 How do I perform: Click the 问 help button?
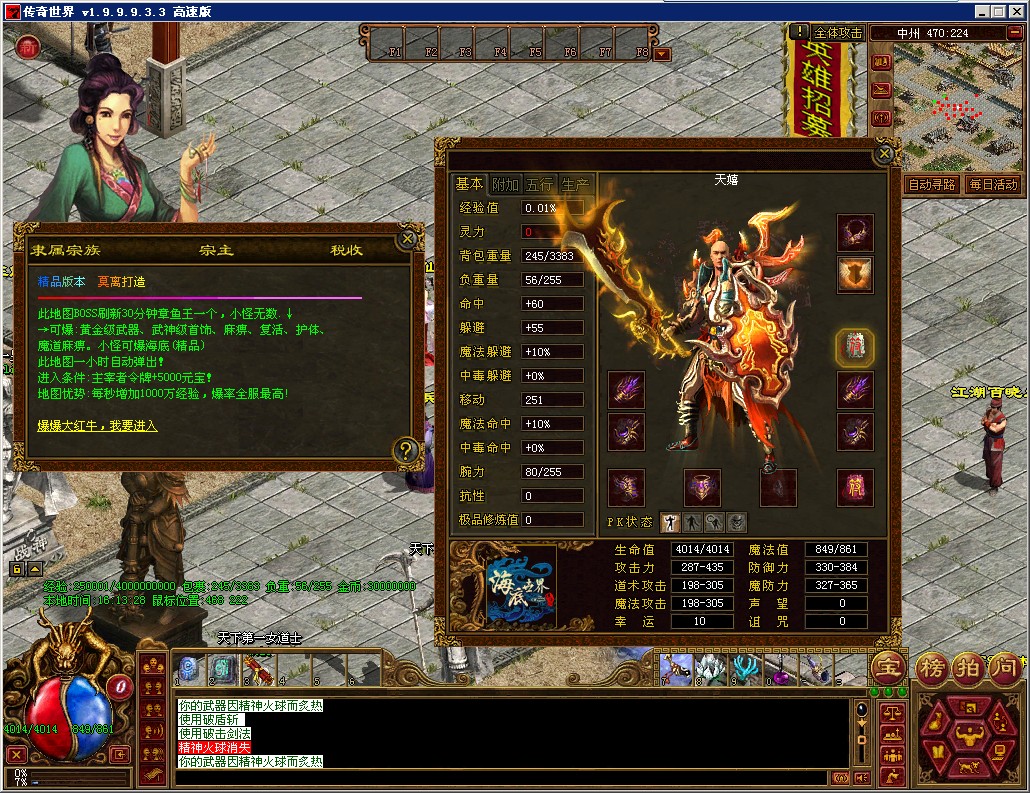(1005, 667)
